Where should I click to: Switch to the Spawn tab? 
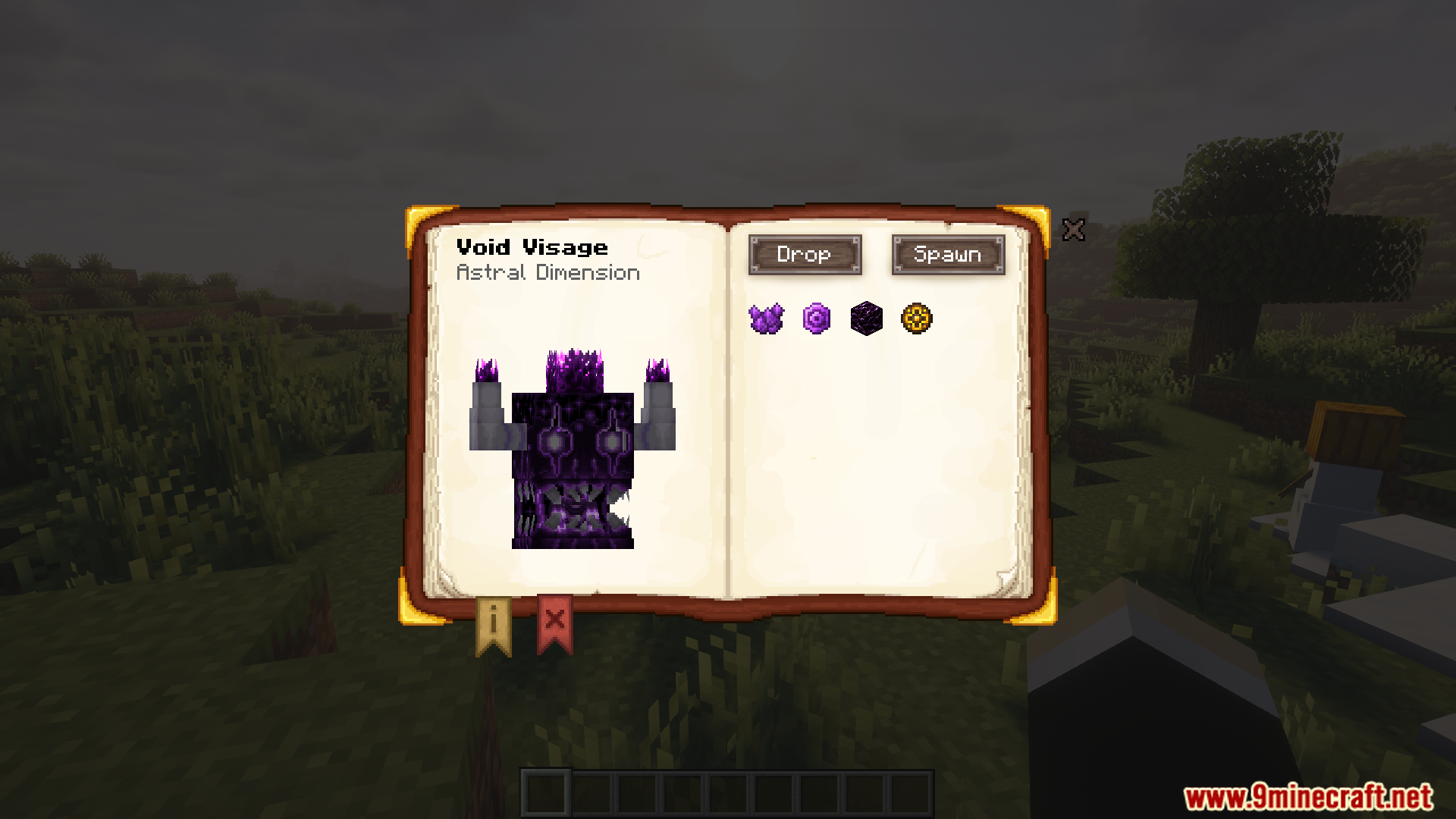(x=948, y=255)
